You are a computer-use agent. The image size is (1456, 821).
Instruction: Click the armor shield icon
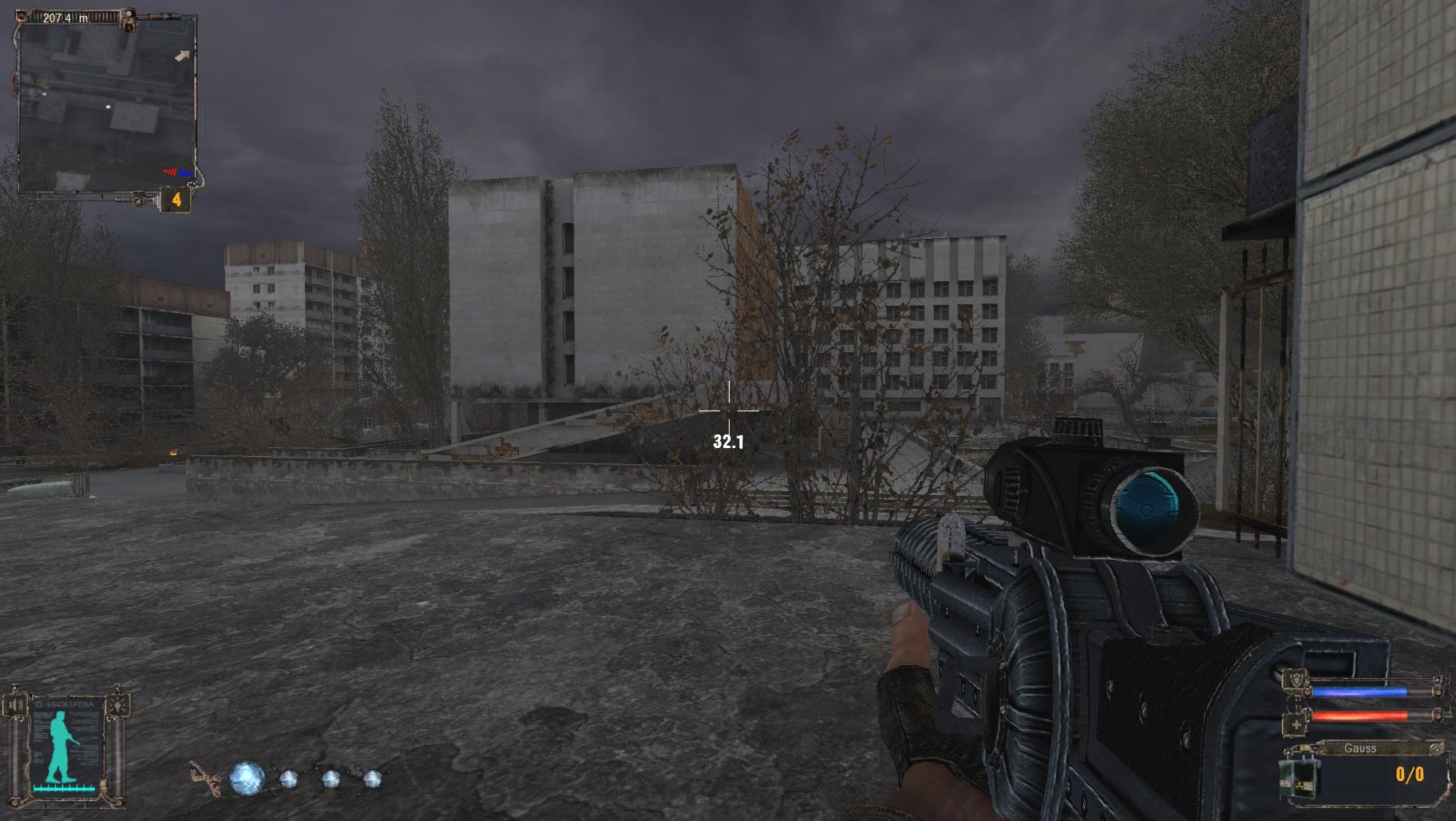coord(1293,681)
